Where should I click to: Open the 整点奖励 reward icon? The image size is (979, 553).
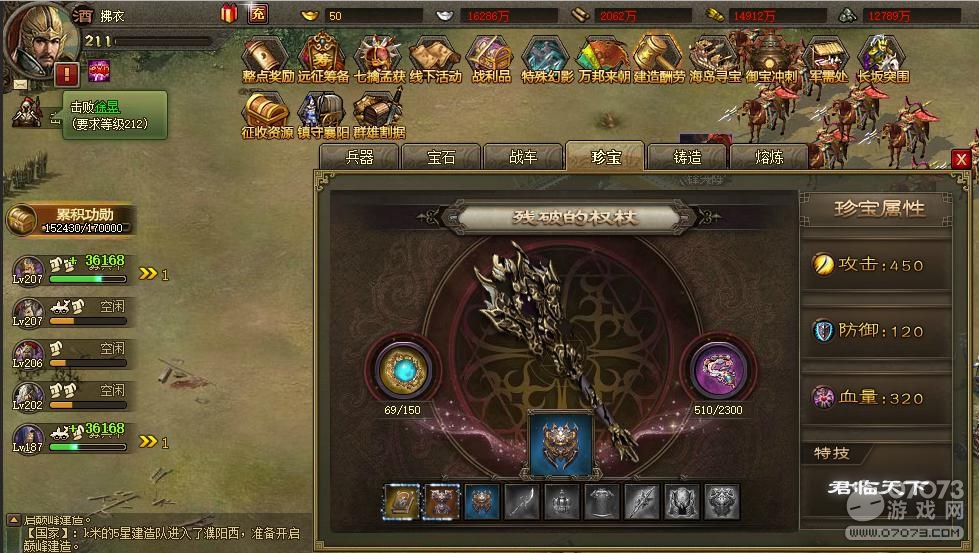268,58
